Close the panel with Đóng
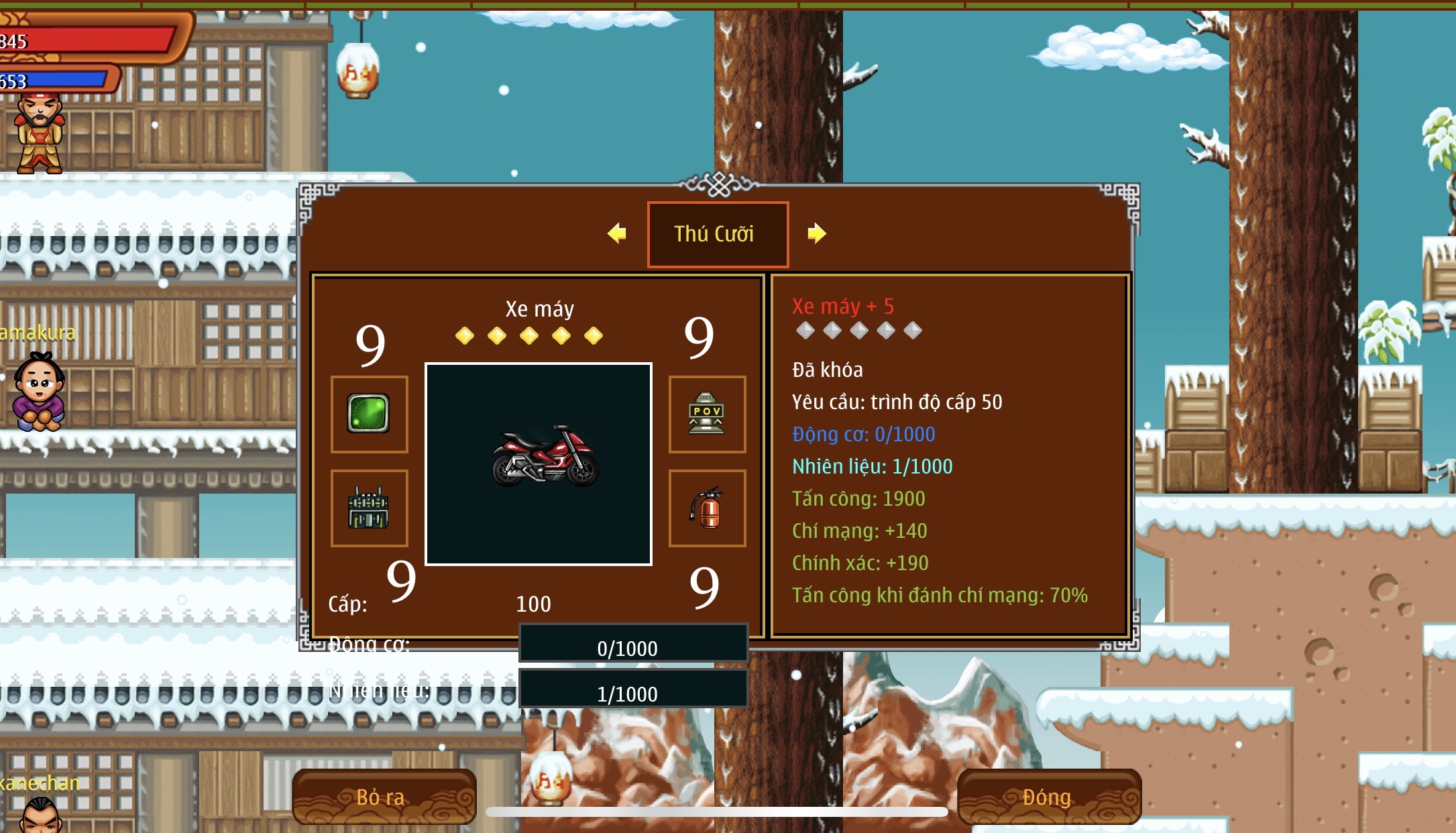This screenshot has height=833, width=1456. point(1048,797)
